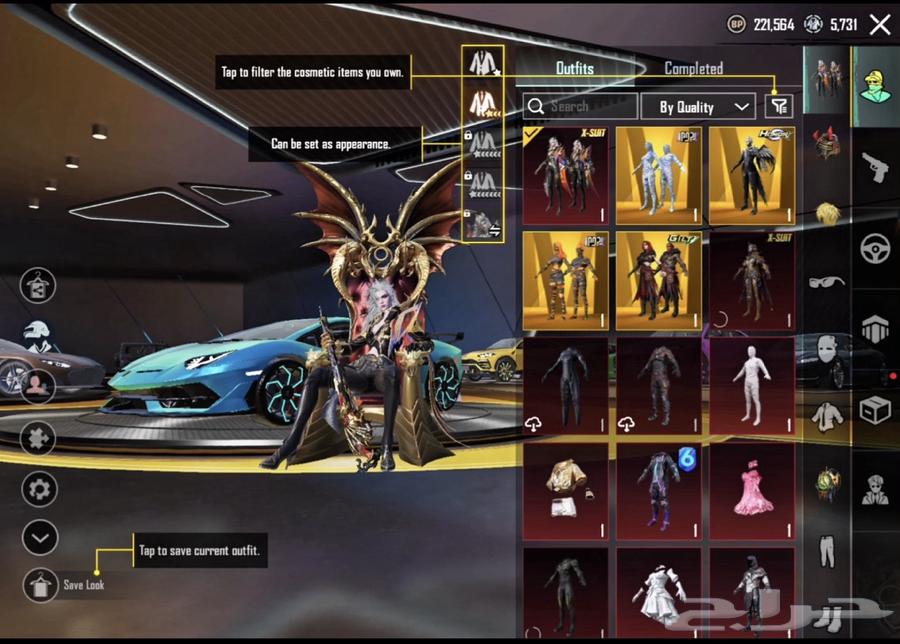Click the Search input field

(580, 106)
